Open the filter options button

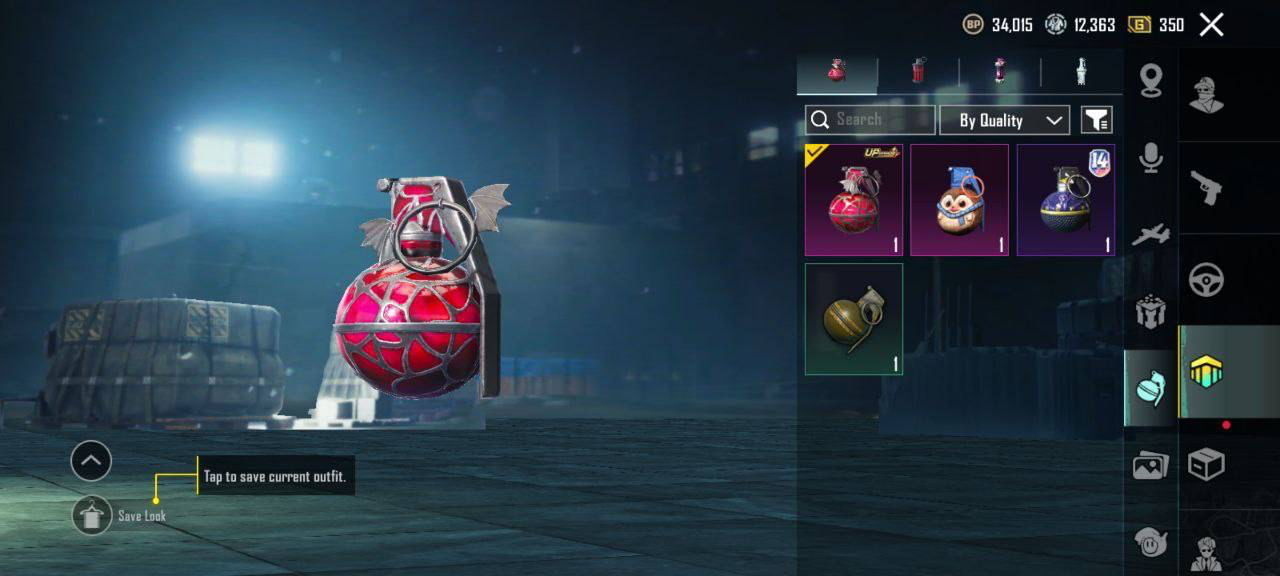click(1097, 120)
